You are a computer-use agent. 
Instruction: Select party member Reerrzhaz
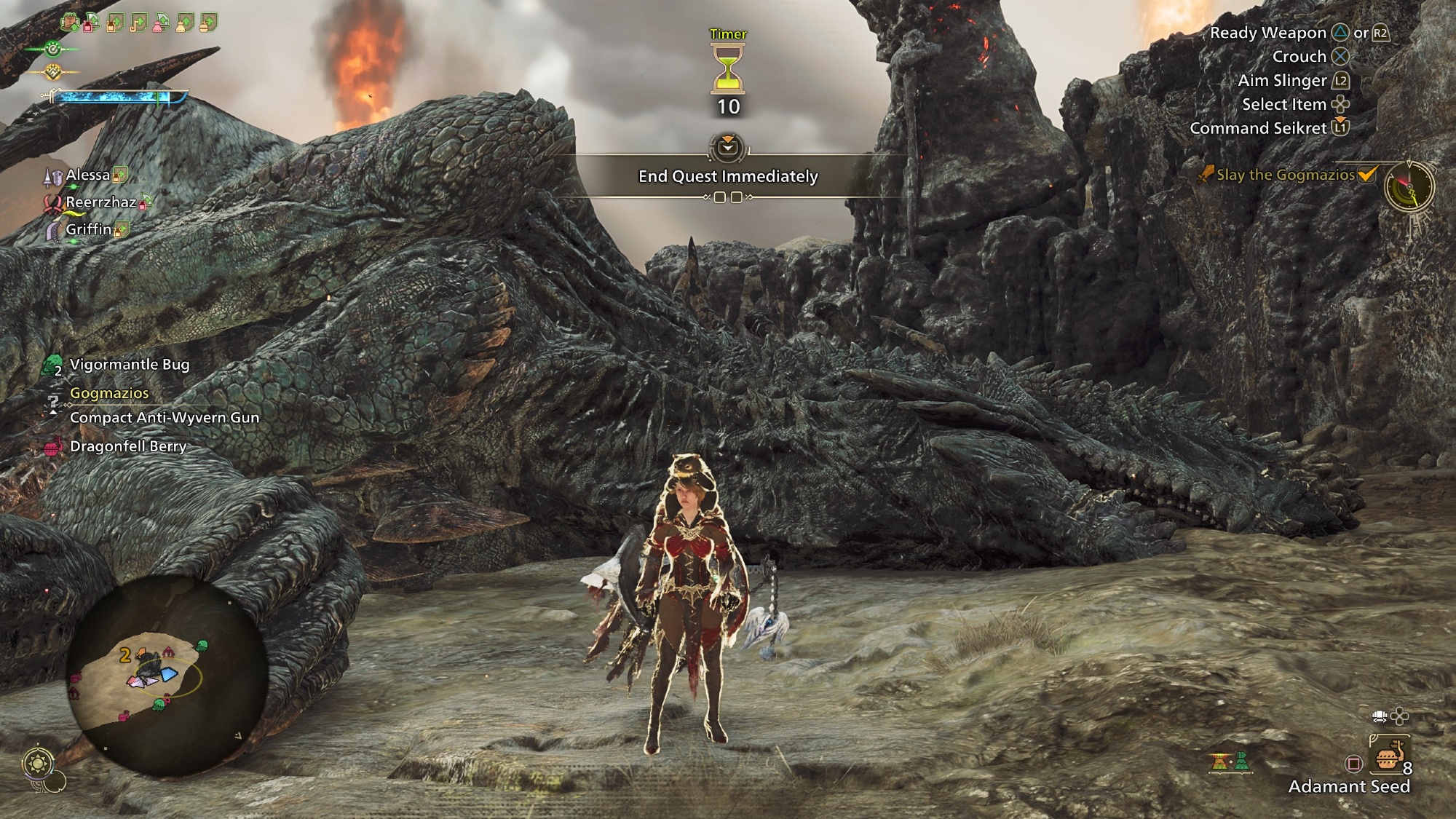point(100,202)
